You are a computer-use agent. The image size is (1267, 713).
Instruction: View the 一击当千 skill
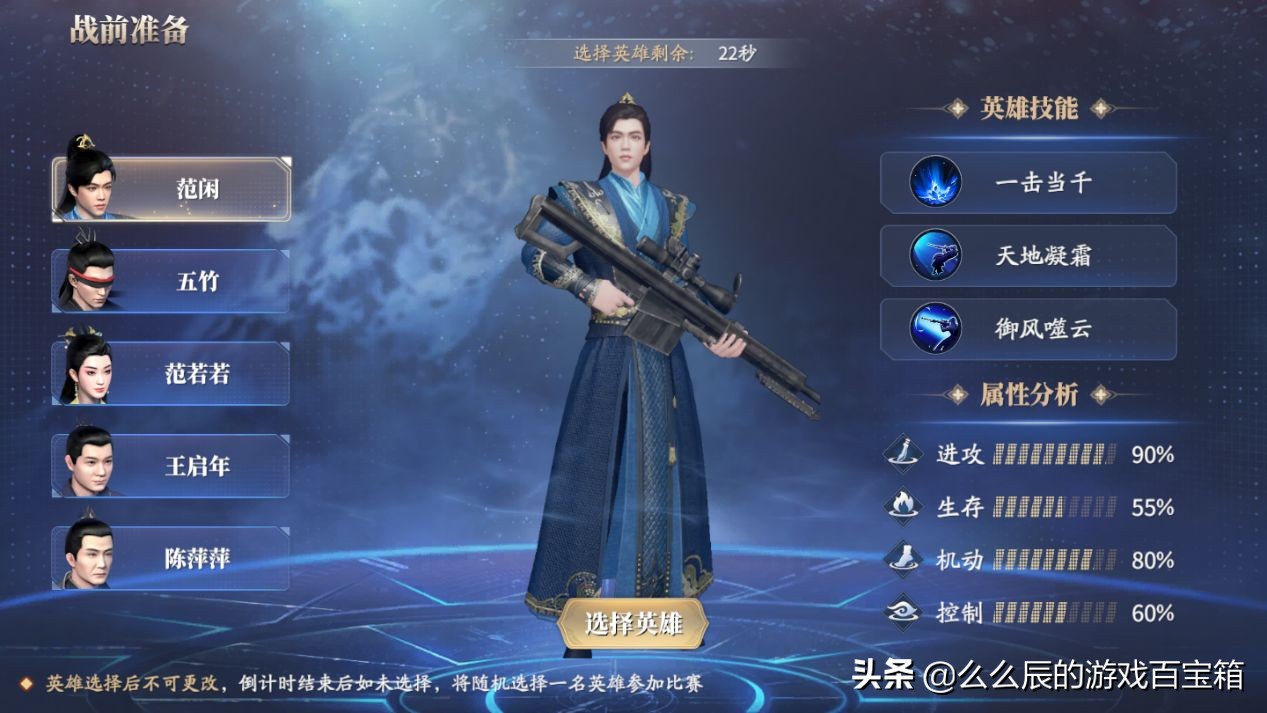[1028, 183]
